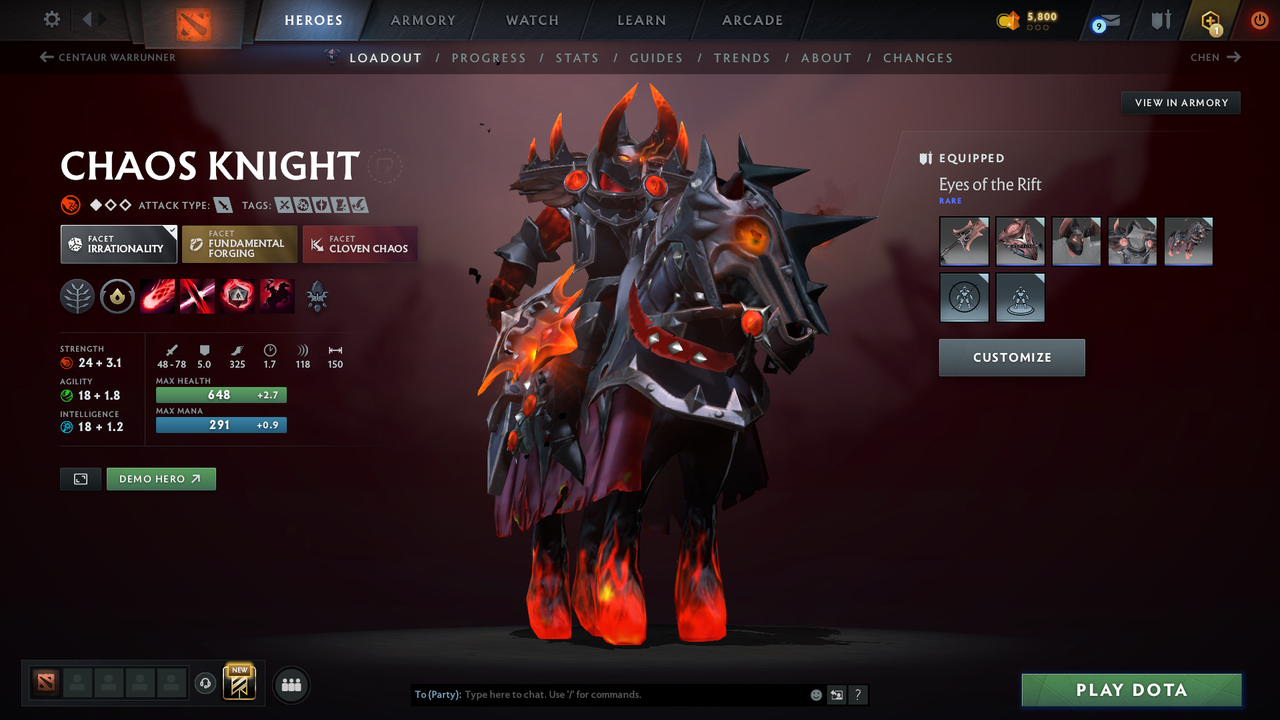Select the Reality Rift ability icon
Viewport: 1280px width, 720px height.
(197, 296)
